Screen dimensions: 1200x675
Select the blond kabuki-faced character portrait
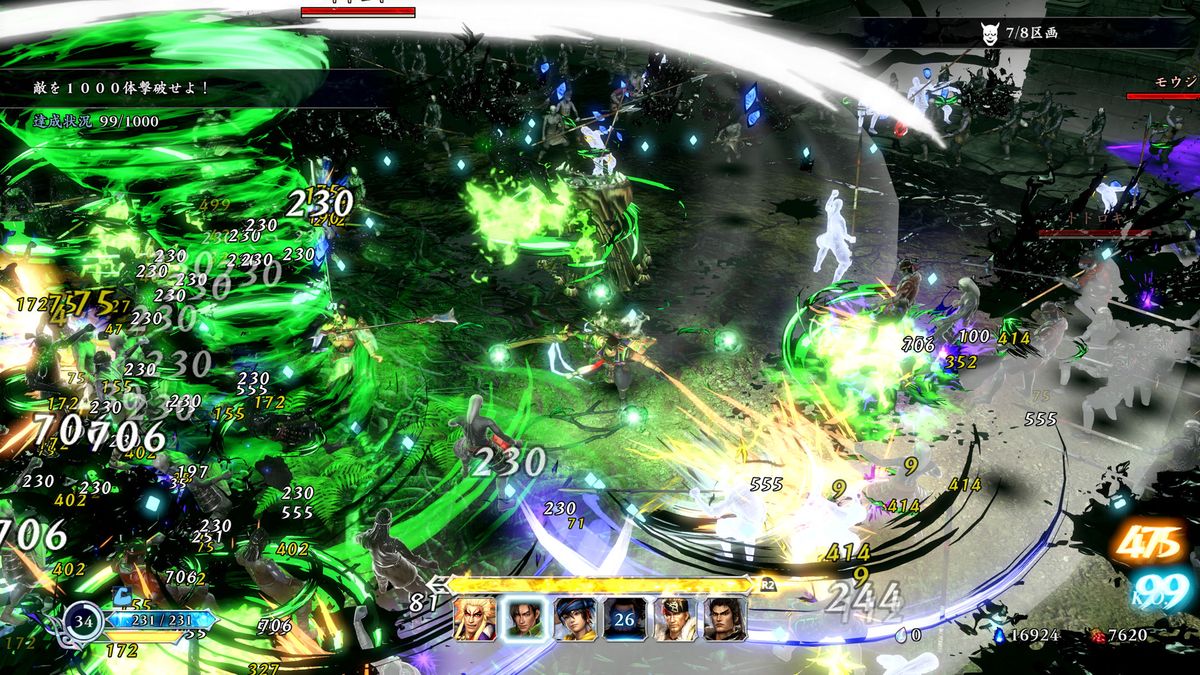point(475,619)
